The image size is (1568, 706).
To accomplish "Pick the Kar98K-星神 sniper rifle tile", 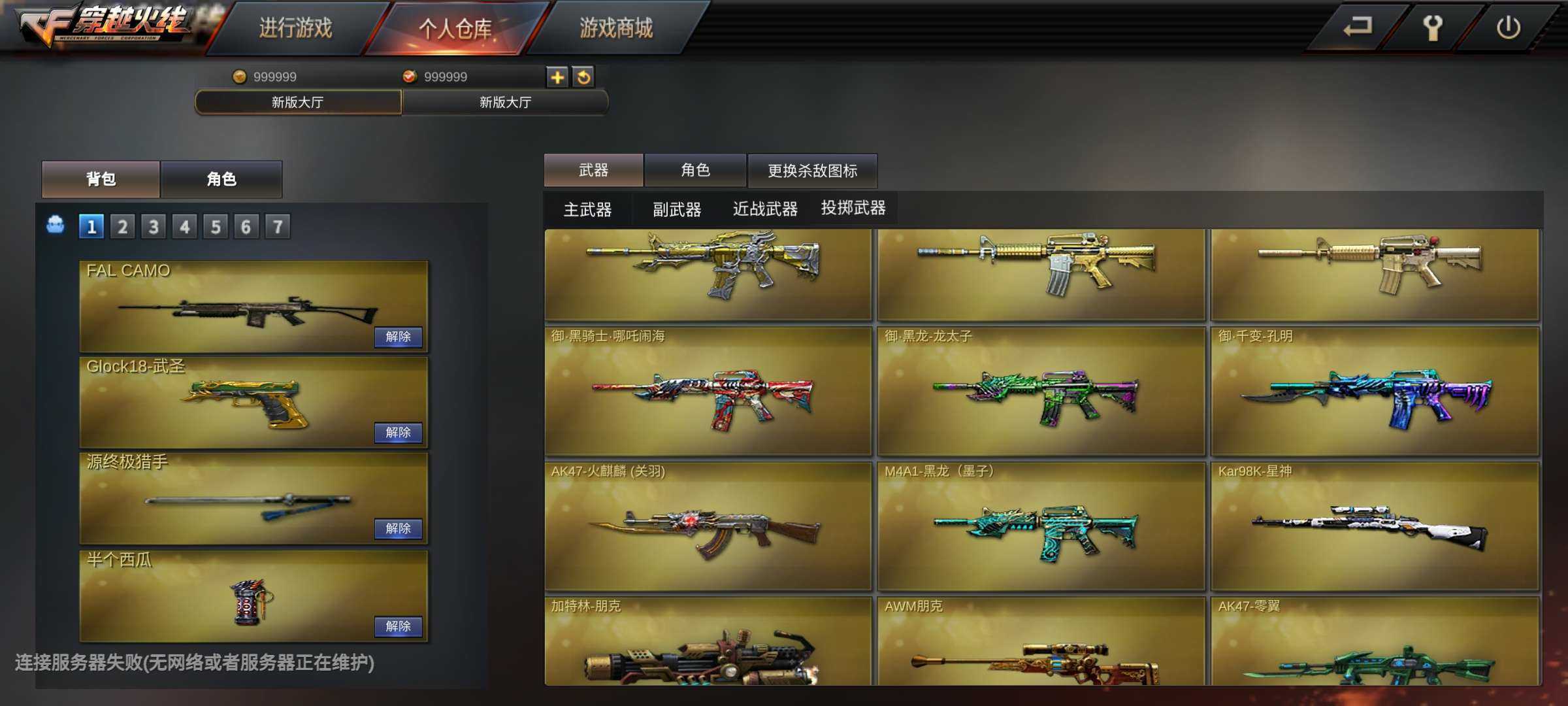I will point(1375,526).
